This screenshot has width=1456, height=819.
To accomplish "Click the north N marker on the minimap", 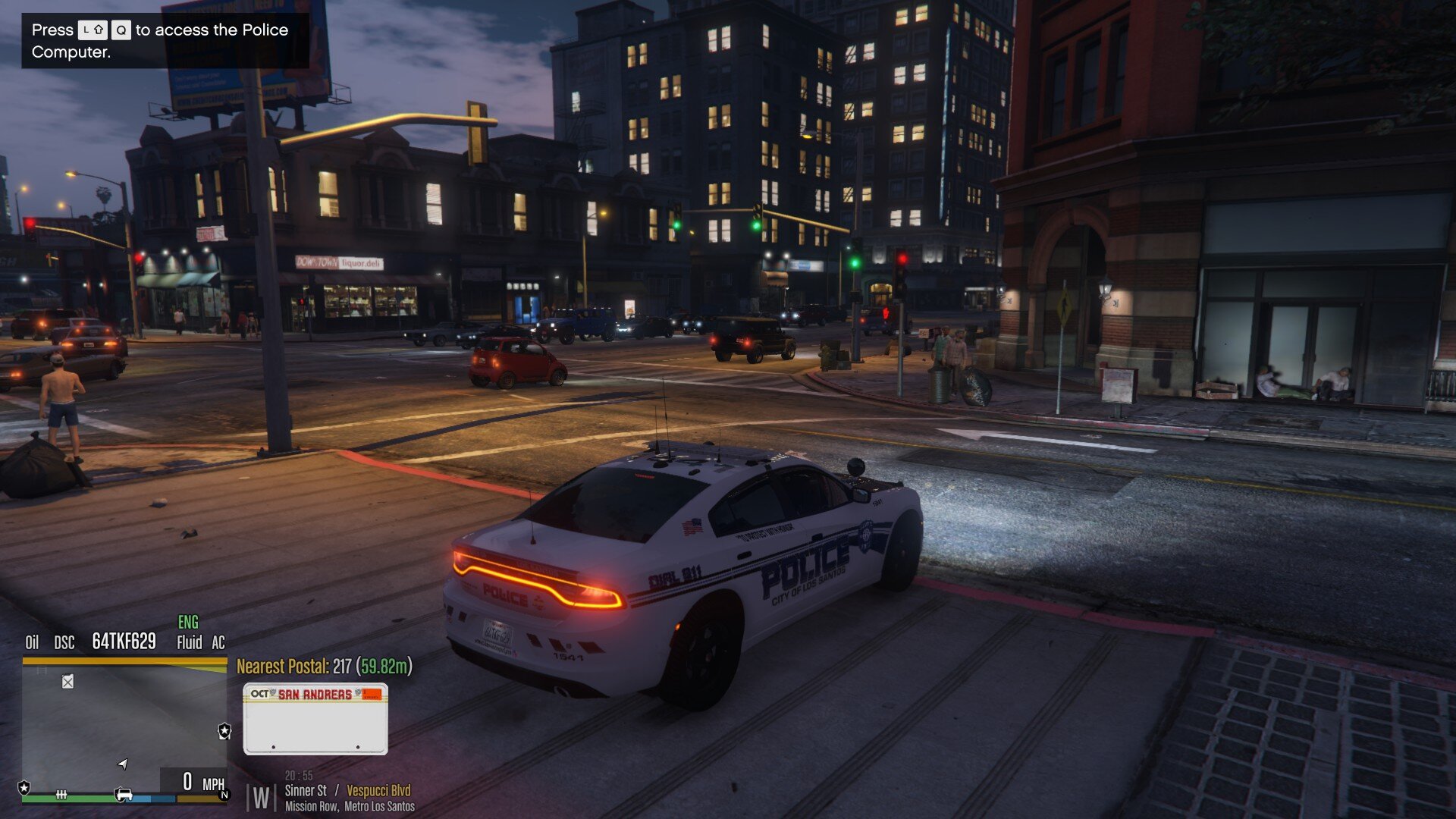I will (x=224, y=795).
